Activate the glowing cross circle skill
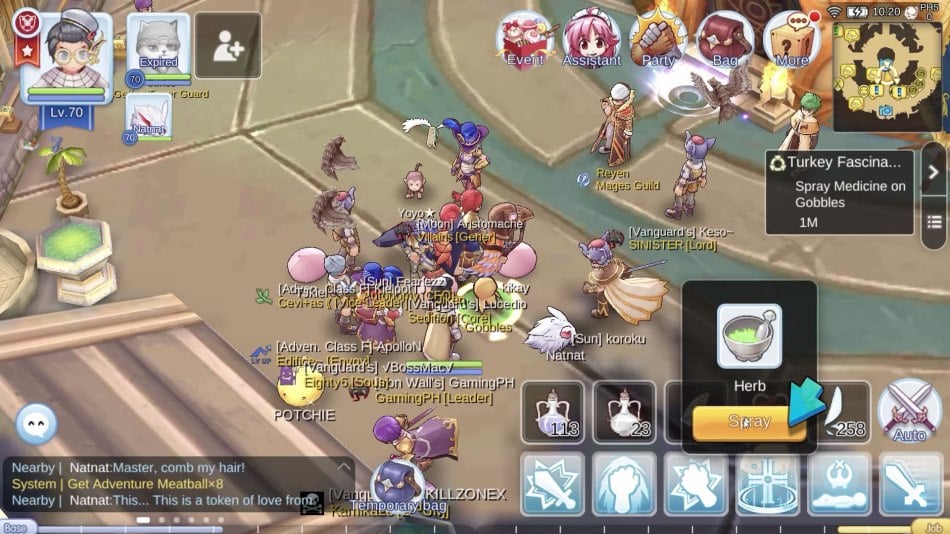Screen dimensions: 950x534 click(768, 483)
